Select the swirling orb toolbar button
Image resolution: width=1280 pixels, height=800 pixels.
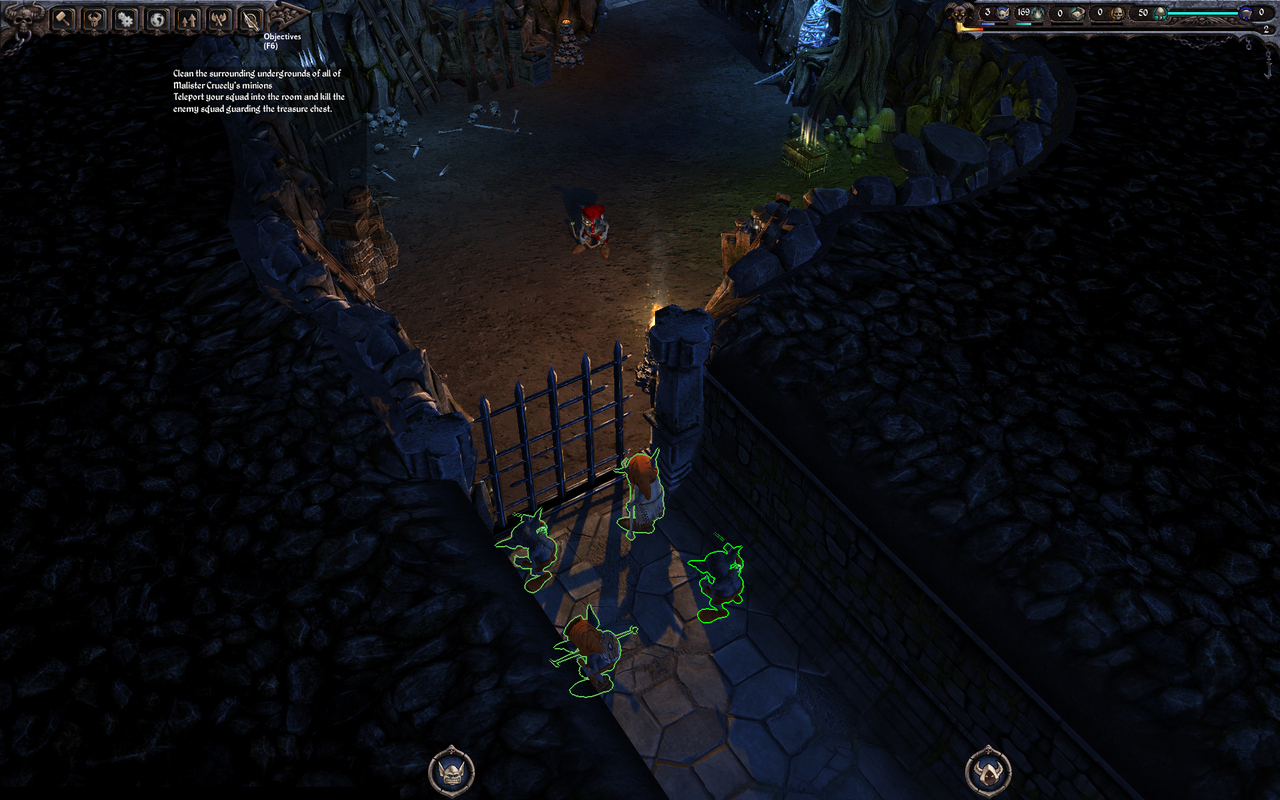[x=157, y=18]
